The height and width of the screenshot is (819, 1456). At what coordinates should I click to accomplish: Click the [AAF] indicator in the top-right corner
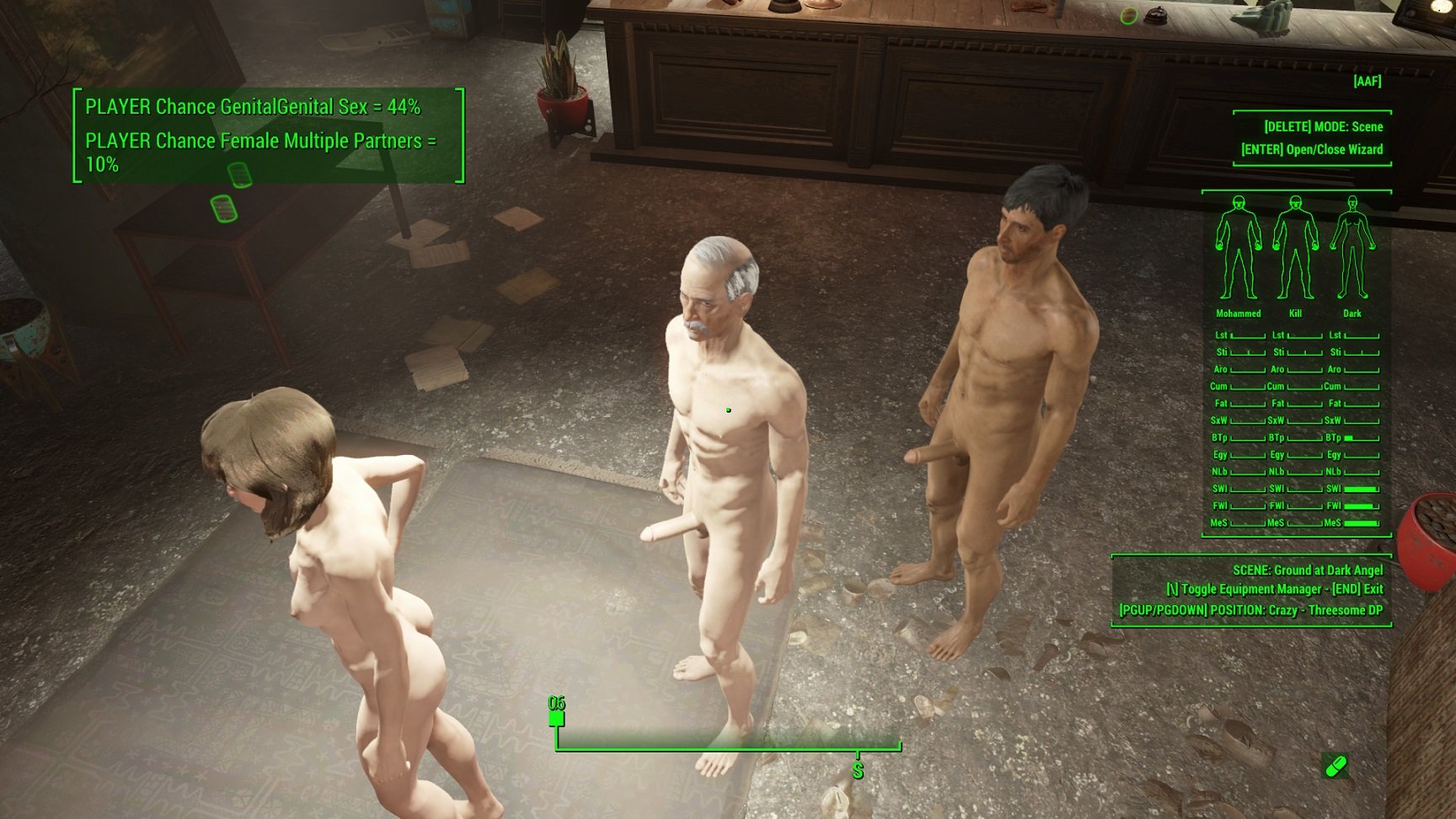click(1367, 82)
